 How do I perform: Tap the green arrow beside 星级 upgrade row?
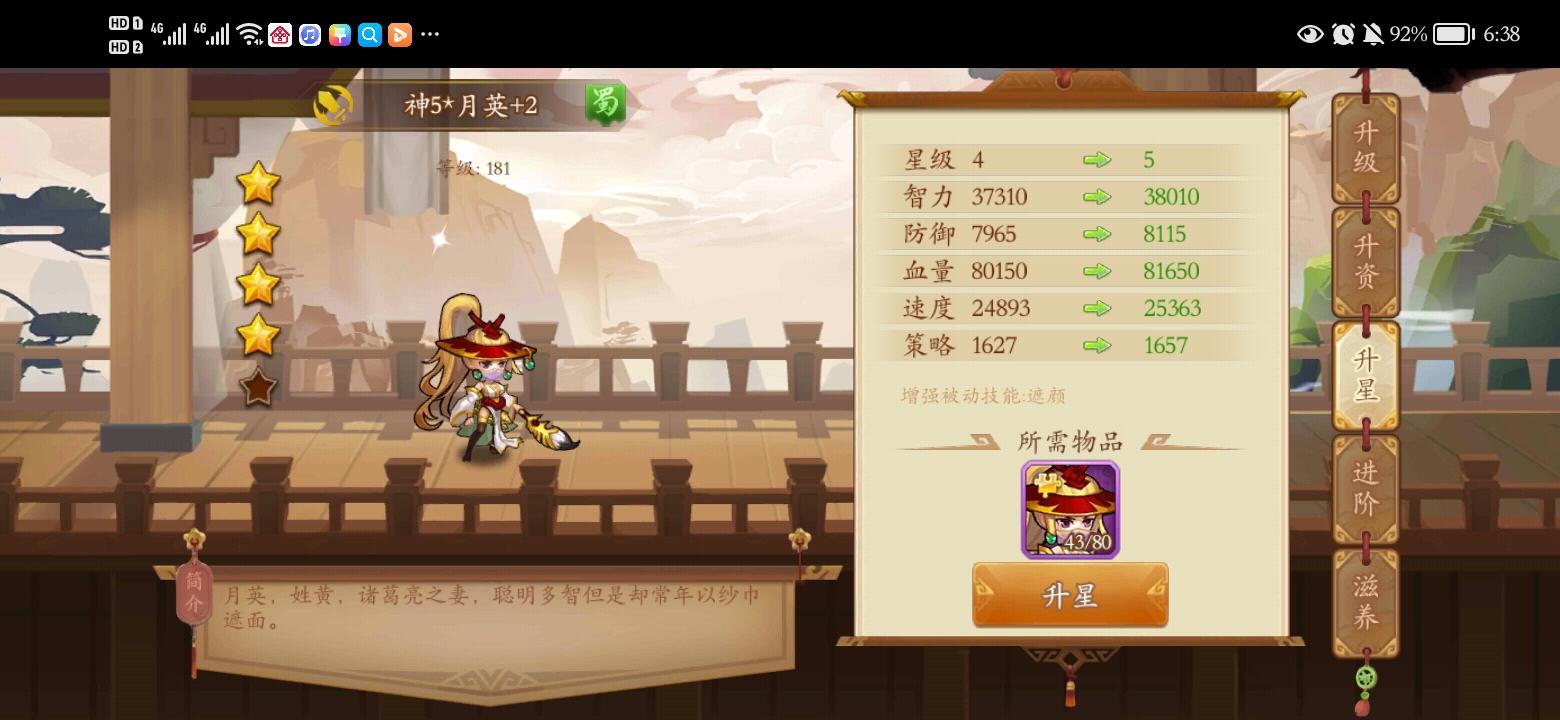(1098, 159)
